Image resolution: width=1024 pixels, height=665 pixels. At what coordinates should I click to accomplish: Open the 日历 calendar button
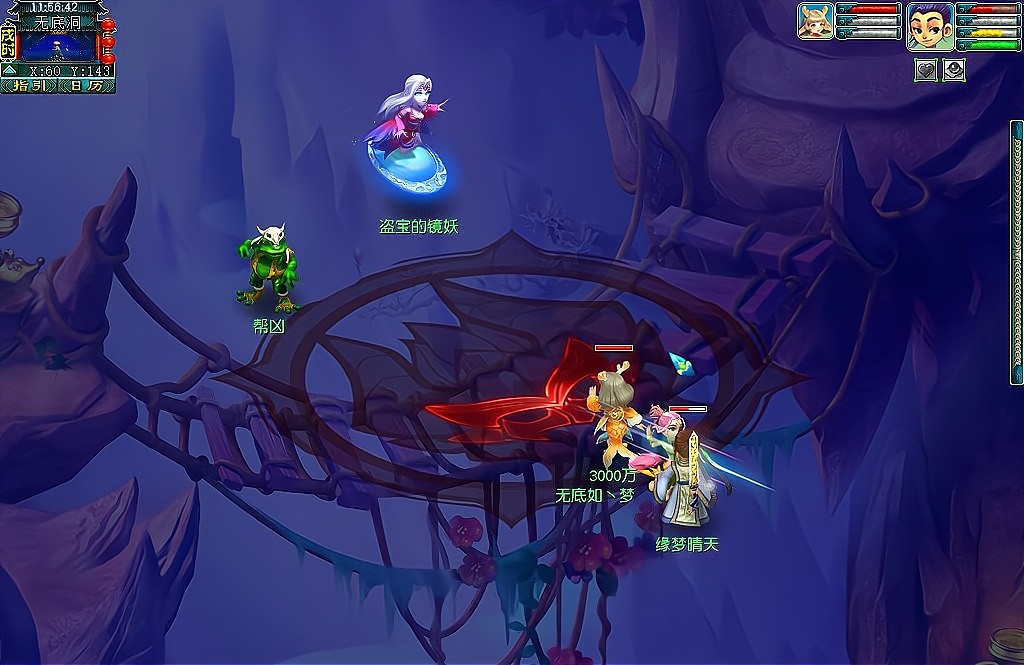[x=88, y=86]
